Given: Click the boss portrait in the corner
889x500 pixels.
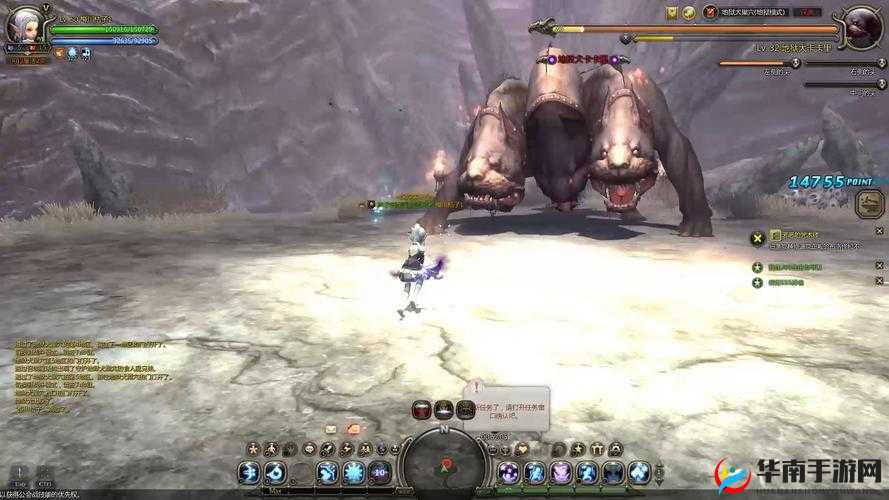Looking at the screenshot, I should [861, 28].
